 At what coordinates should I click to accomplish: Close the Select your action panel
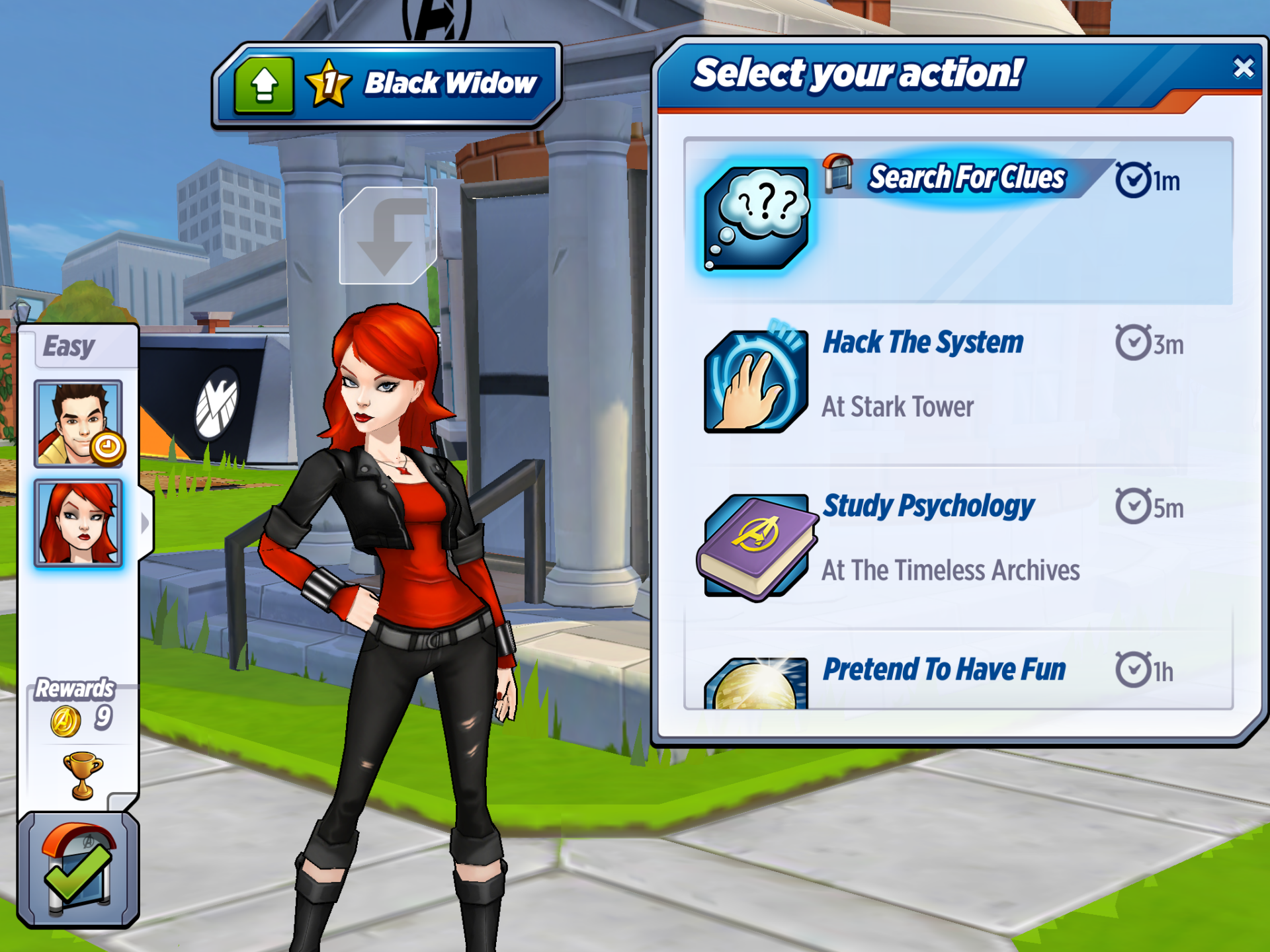[1243, 68]
